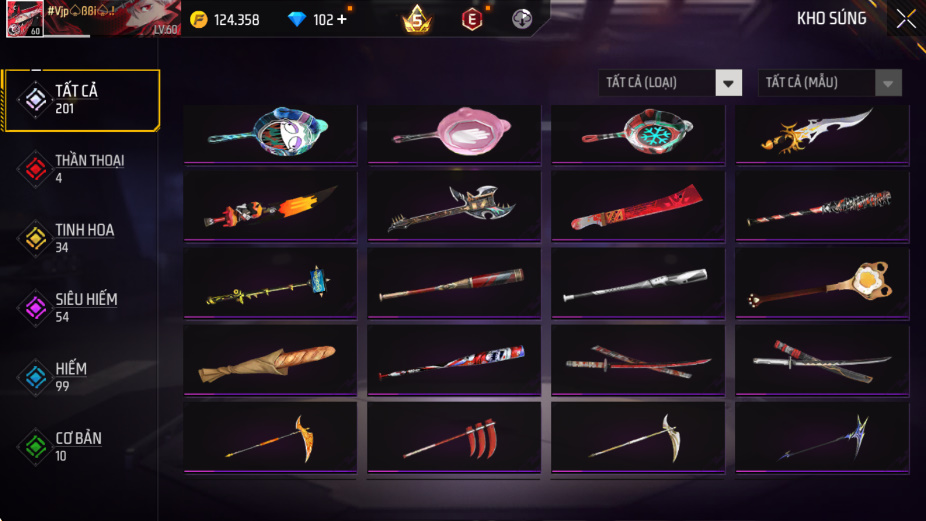
Task: Filter by the Hiếm rarity tab
Action: [x=80, y=377]
